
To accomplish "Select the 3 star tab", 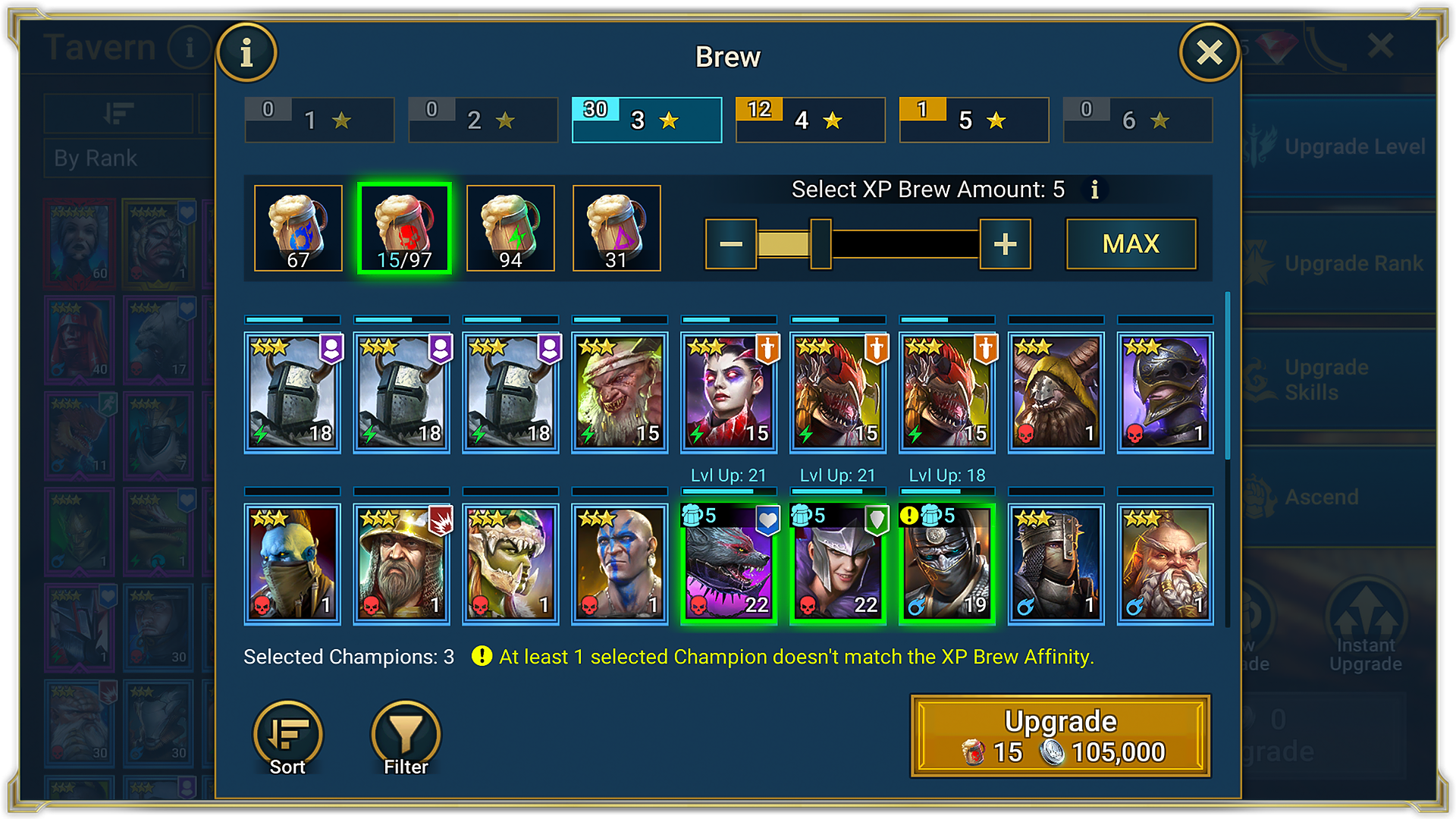I will point(646,120).
